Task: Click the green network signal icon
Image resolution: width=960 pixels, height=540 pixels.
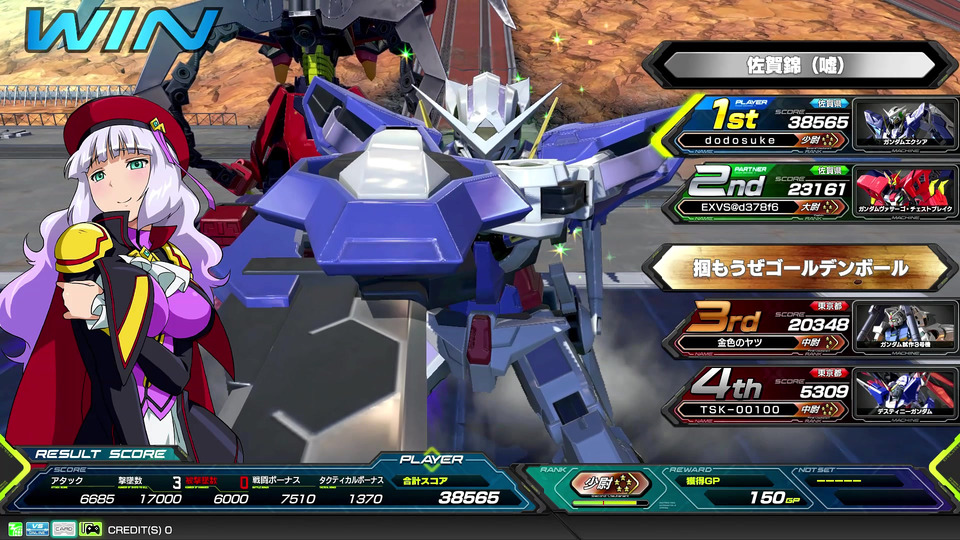Action: tap(14, 529)
